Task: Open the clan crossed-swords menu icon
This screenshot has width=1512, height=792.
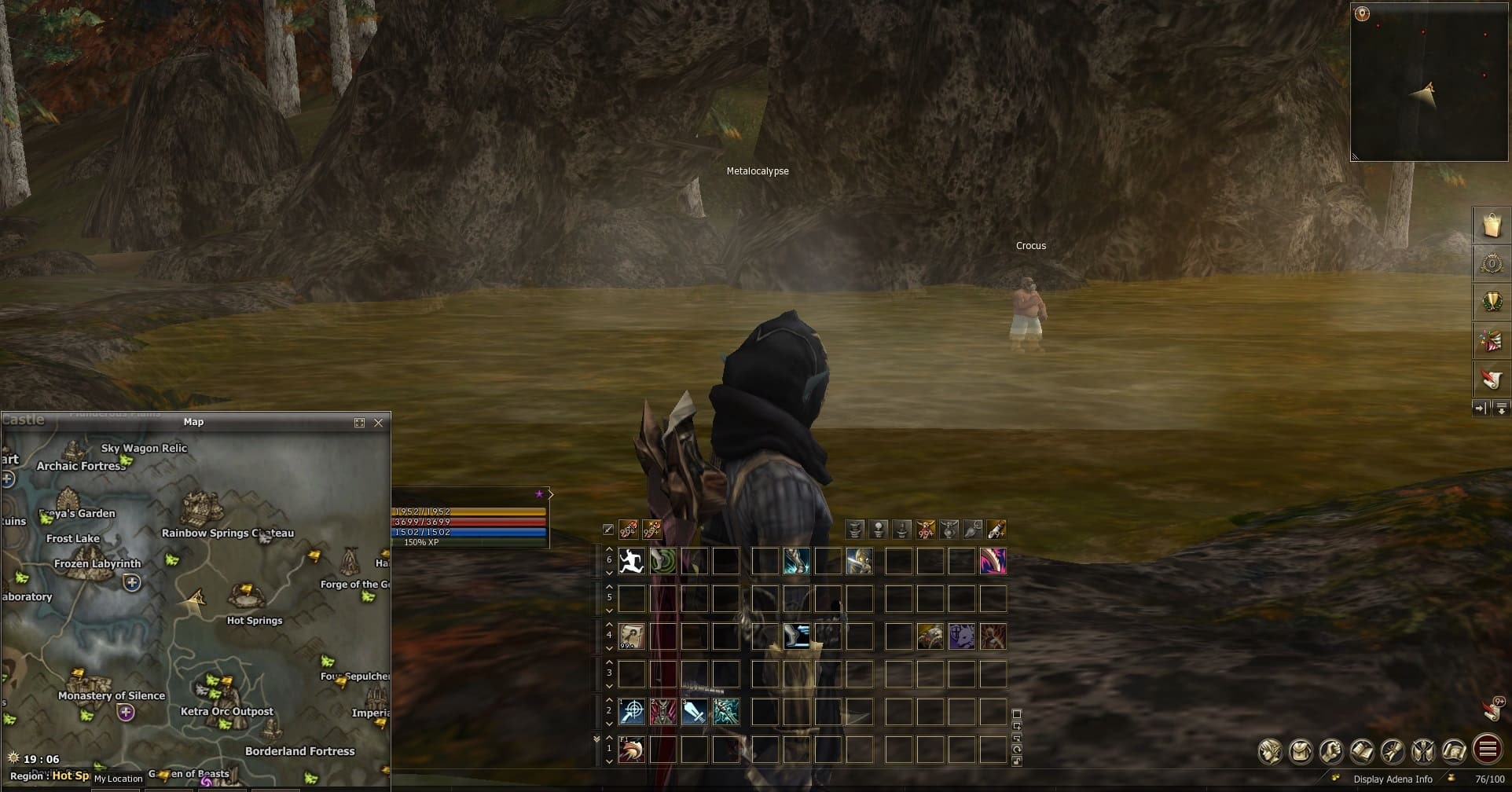Action: [1423, 751]
